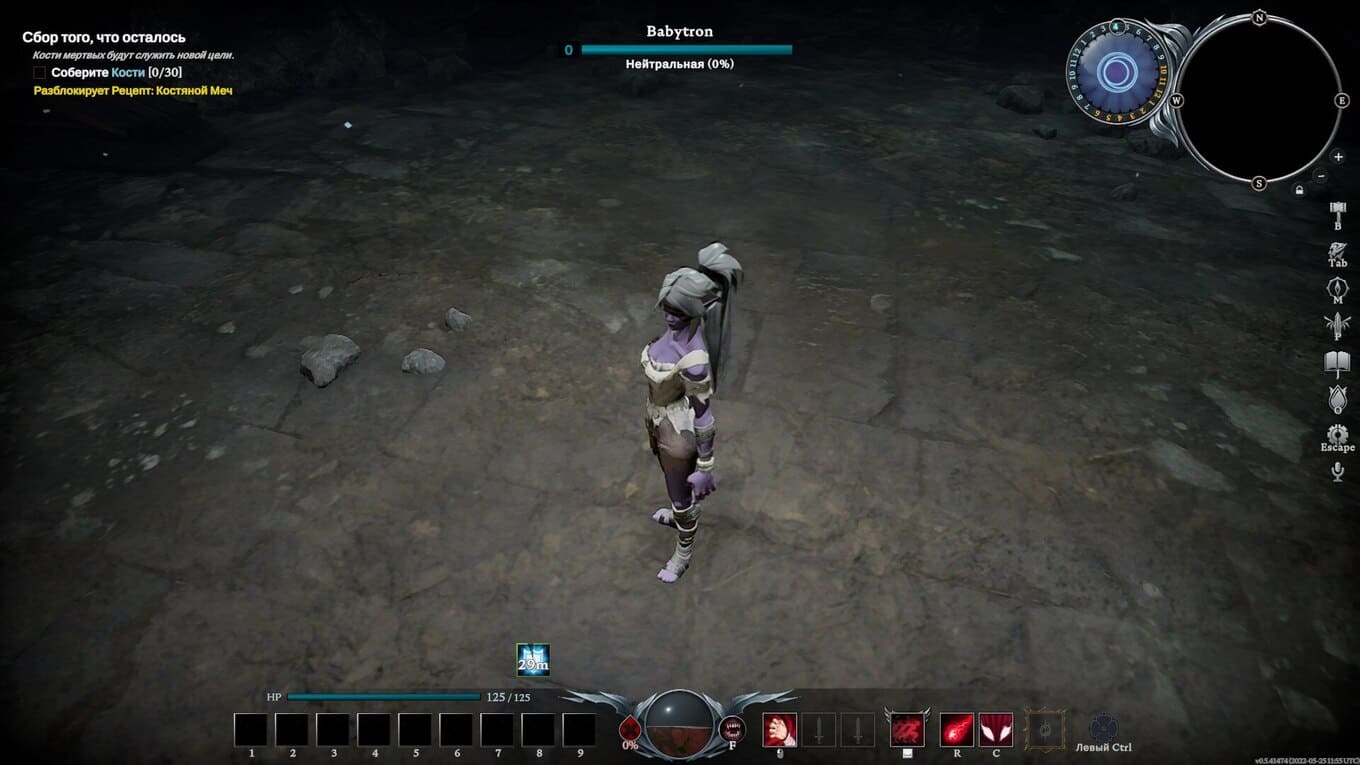
Task: Open the Tab character inventory icon
Action: pyautogui.click(x=1338, y=250)
